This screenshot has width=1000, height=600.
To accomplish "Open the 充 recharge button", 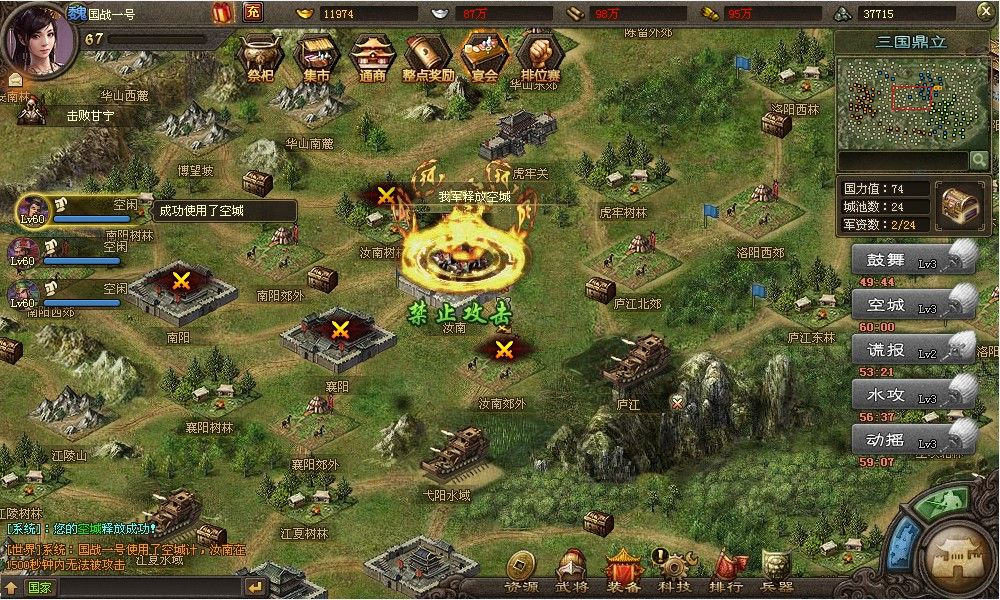I will pyautogui.click(x=252, y=13).
